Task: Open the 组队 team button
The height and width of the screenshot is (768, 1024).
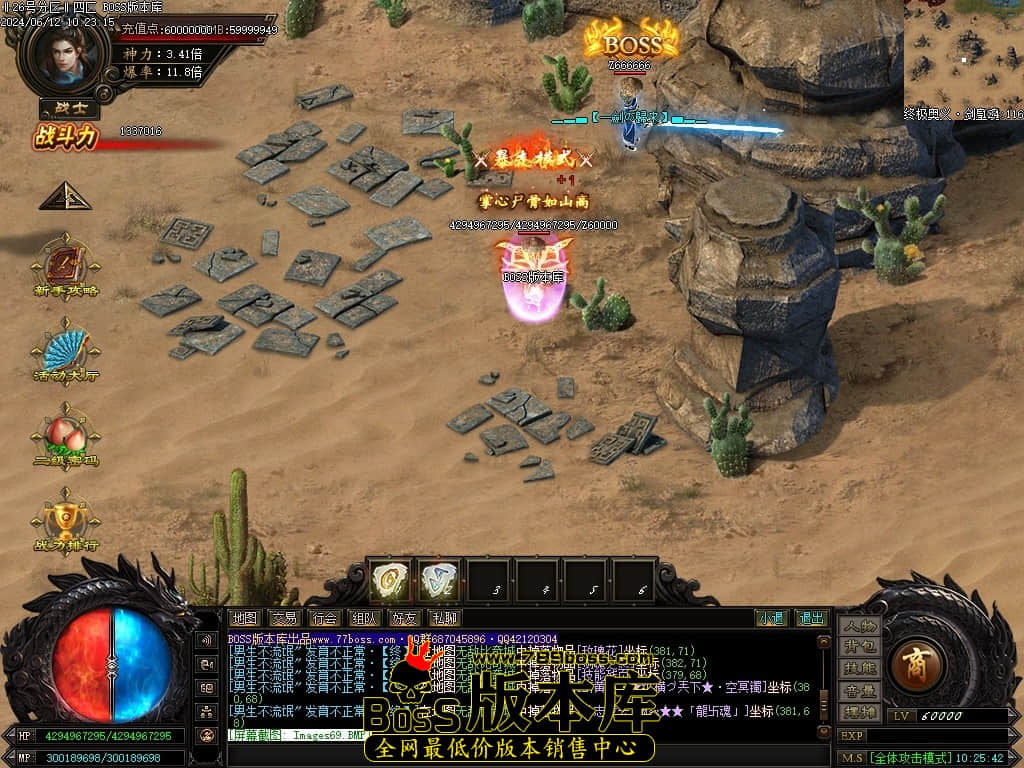Action: point(364,619)
